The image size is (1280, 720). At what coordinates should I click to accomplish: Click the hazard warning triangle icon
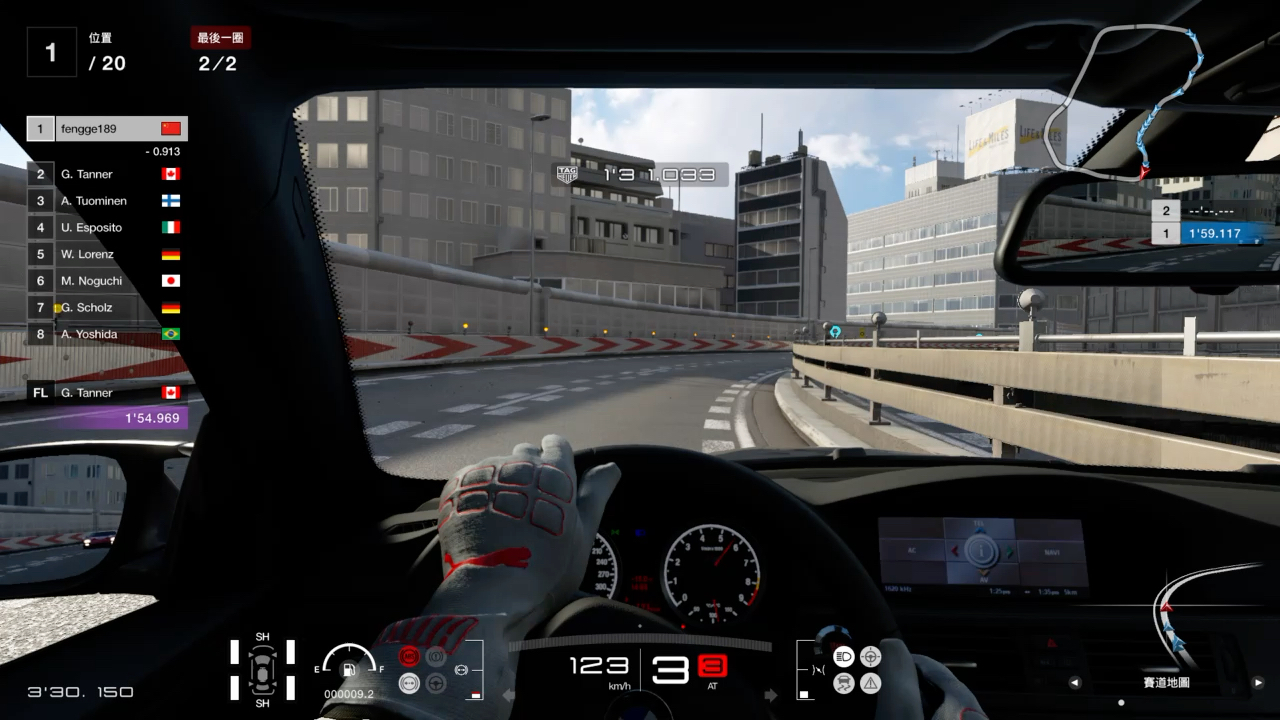point(871,683)
